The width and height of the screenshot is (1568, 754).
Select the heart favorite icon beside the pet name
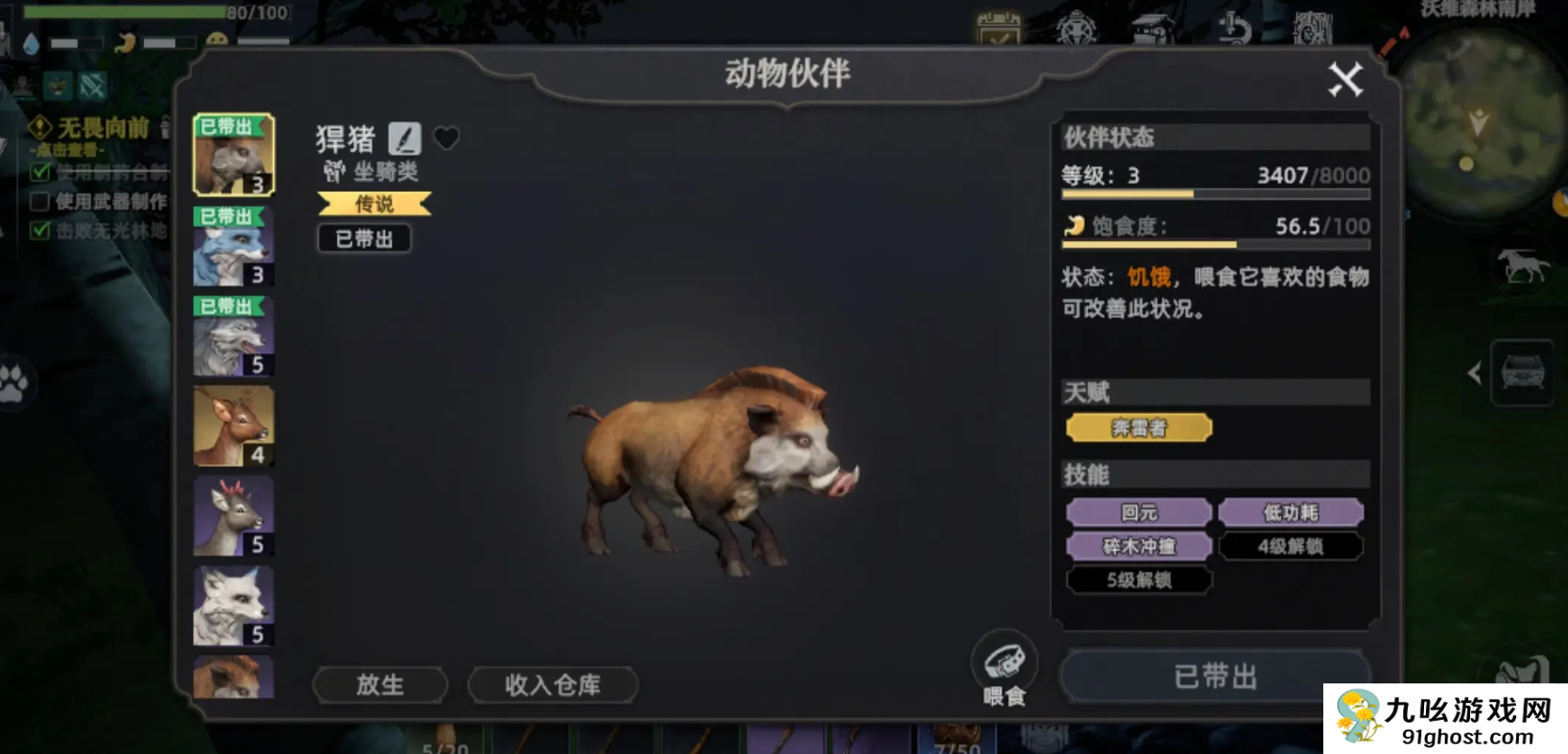[447, 138]
